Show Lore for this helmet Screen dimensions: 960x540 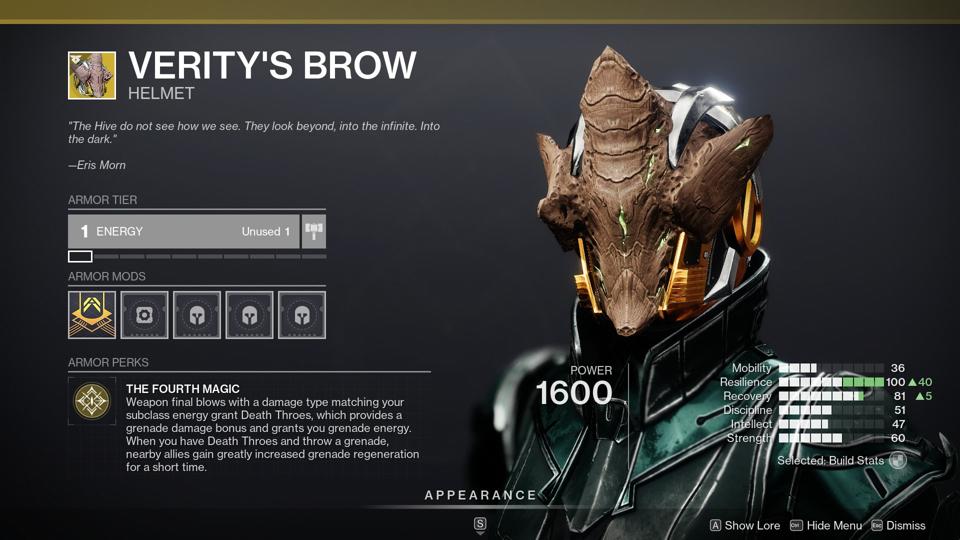[x=744, y=525]
